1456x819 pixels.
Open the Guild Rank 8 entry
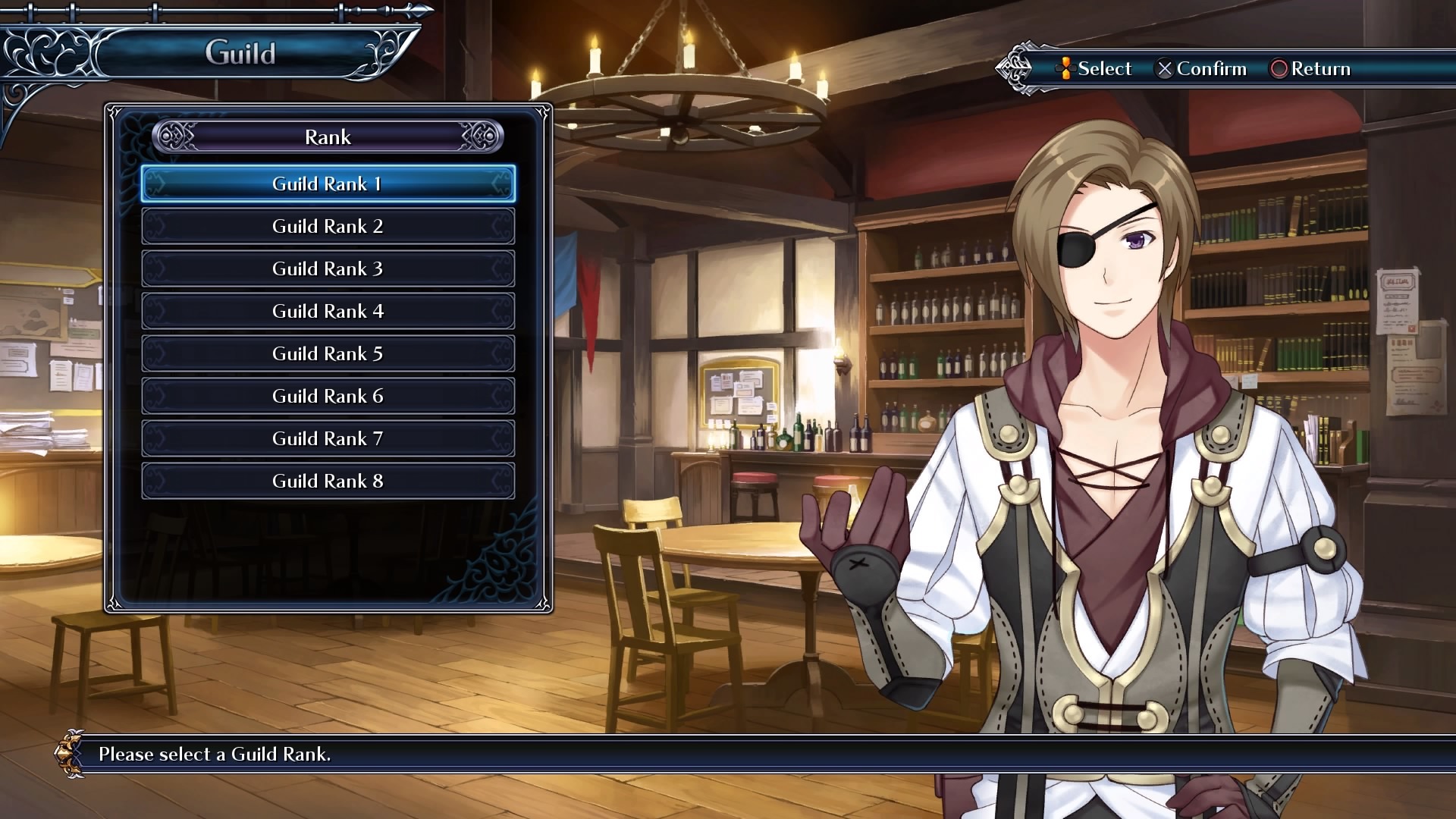coord(328,482)
